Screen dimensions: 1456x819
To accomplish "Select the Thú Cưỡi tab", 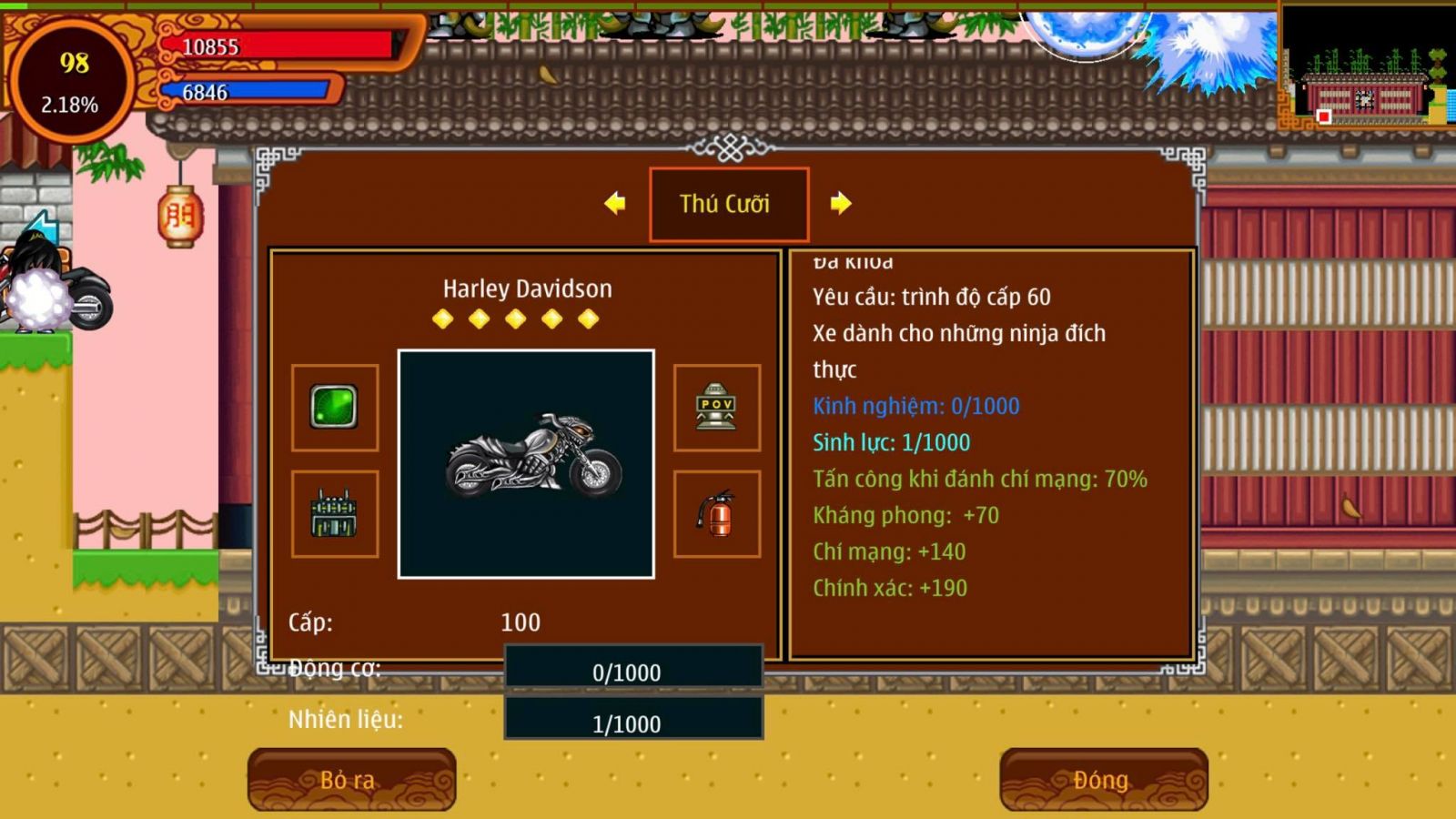I will (x=728, y=204).
